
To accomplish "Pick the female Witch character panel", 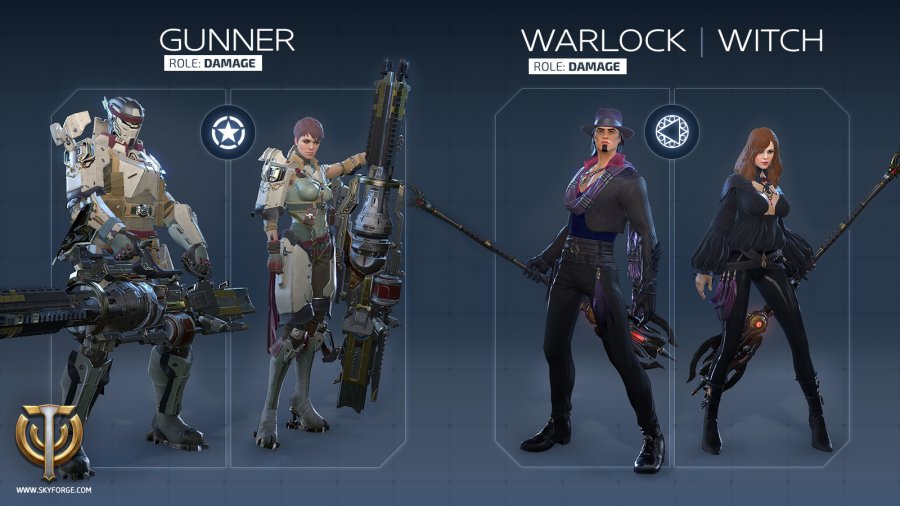I will [762, 280].
